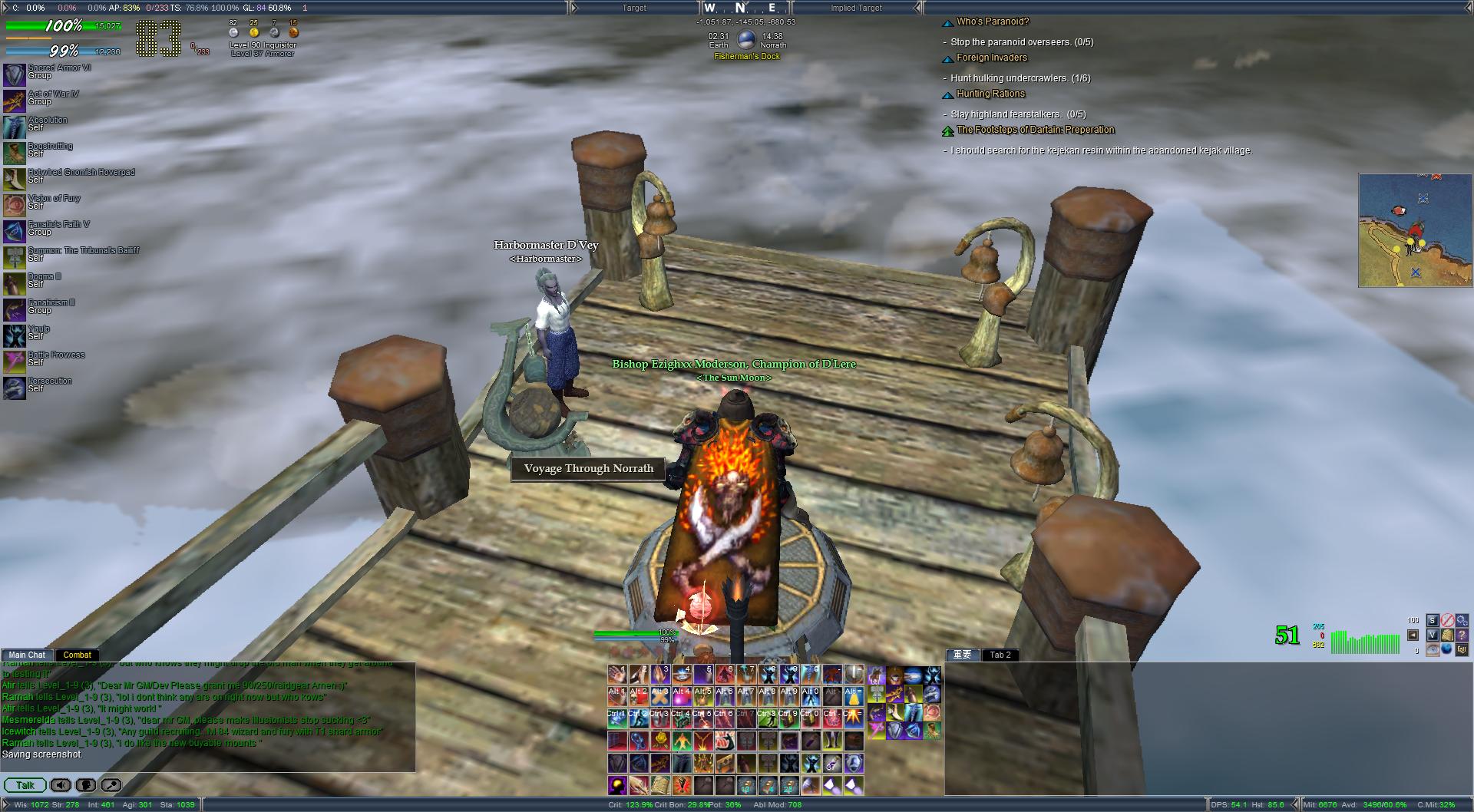The height and width of the screenshot is (812, 1474).
Task: Click the Vision of Fury effect icon
Action: coord(15,205)
